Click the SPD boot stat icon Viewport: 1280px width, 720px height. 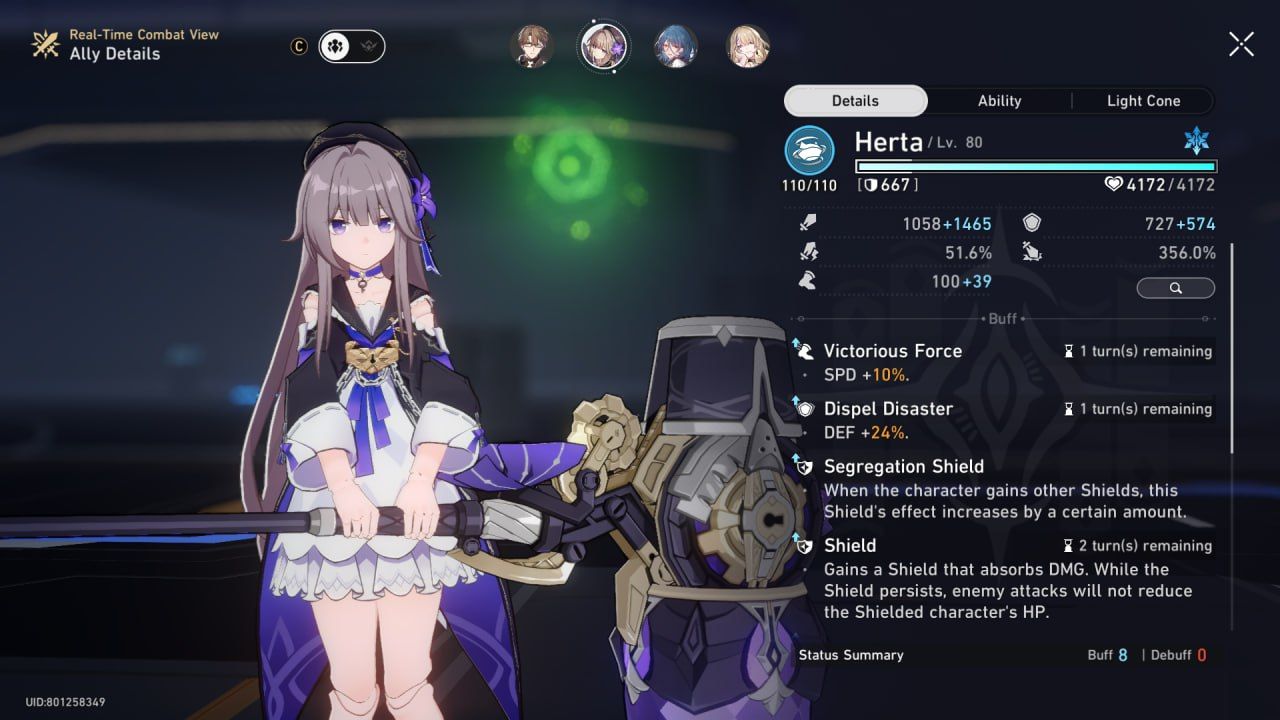(x=810, y=281)
